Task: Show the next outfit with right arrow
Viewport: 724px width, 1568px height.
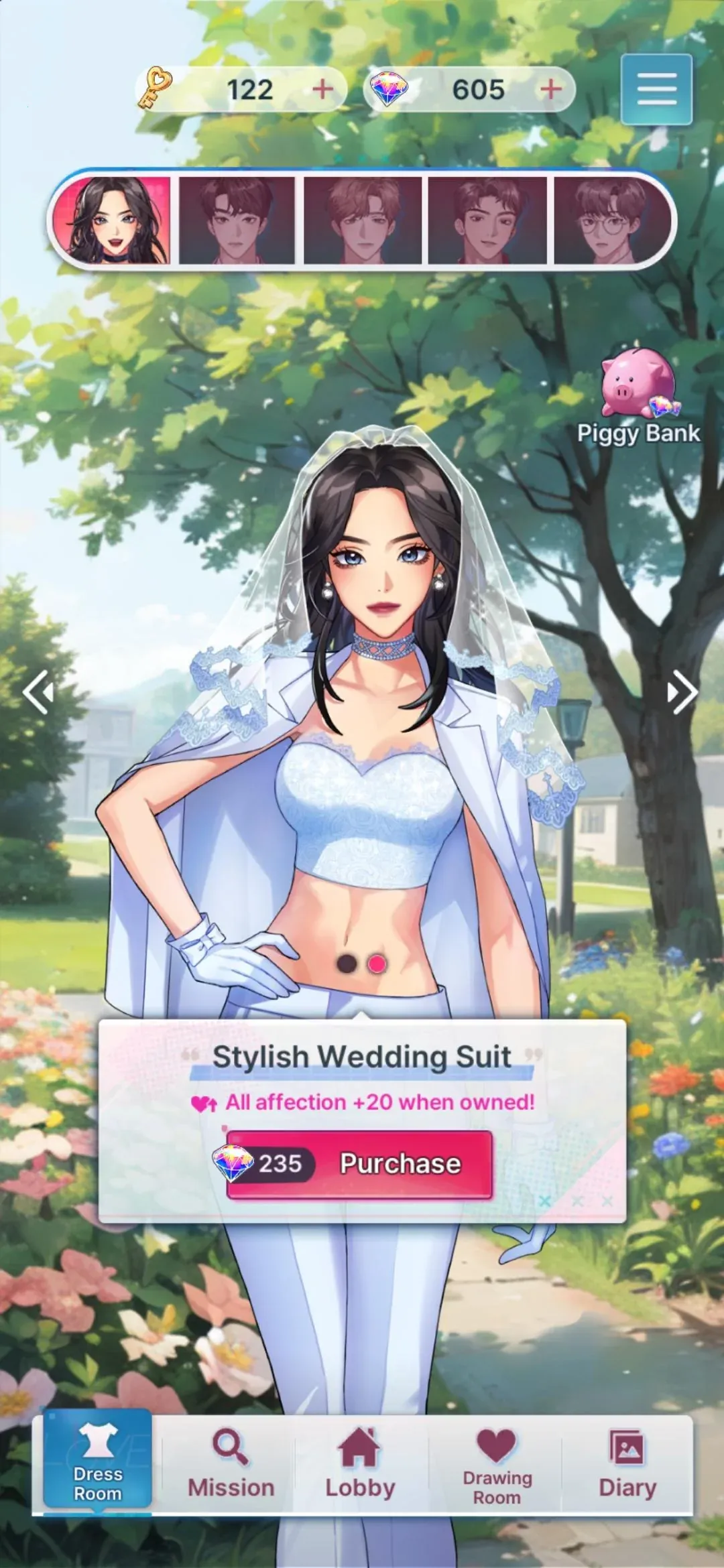Action: (x=682, y=692)
